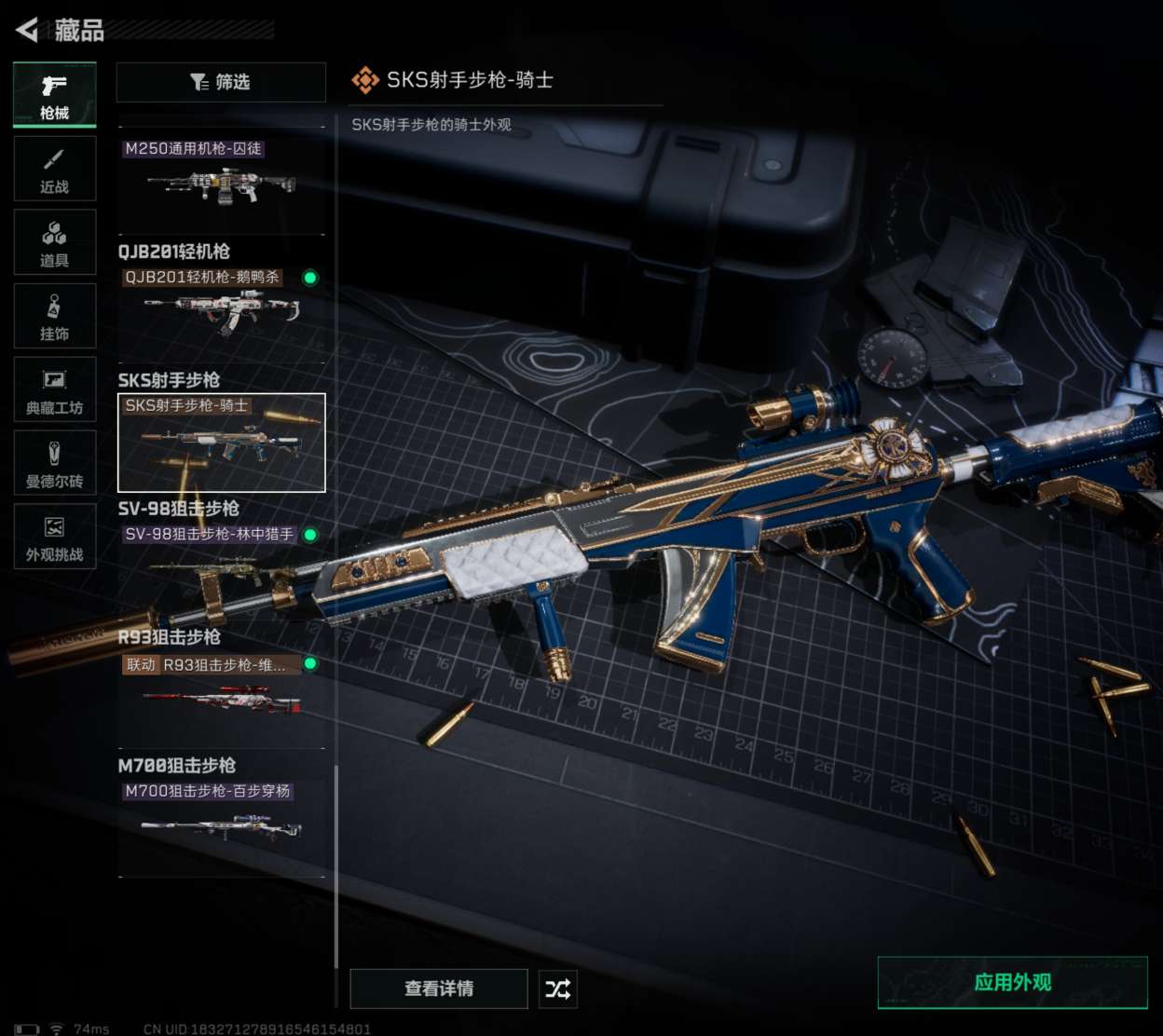This screenshot has width=1163, height=1036.
Task: Switch to the 曼德尔砖 tab
Action: click(54, 463)
